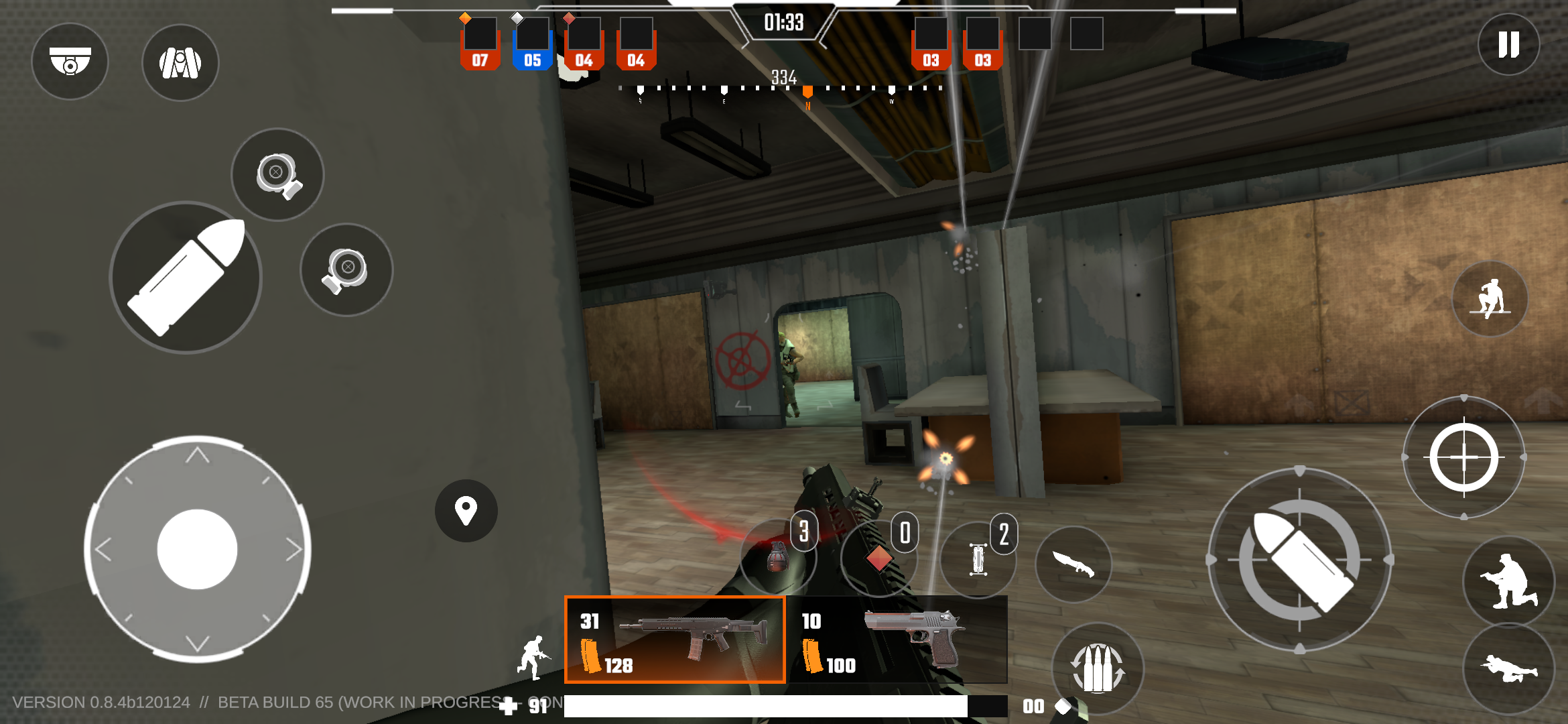Tap the vault button above the crosshair

[1490, 299]
